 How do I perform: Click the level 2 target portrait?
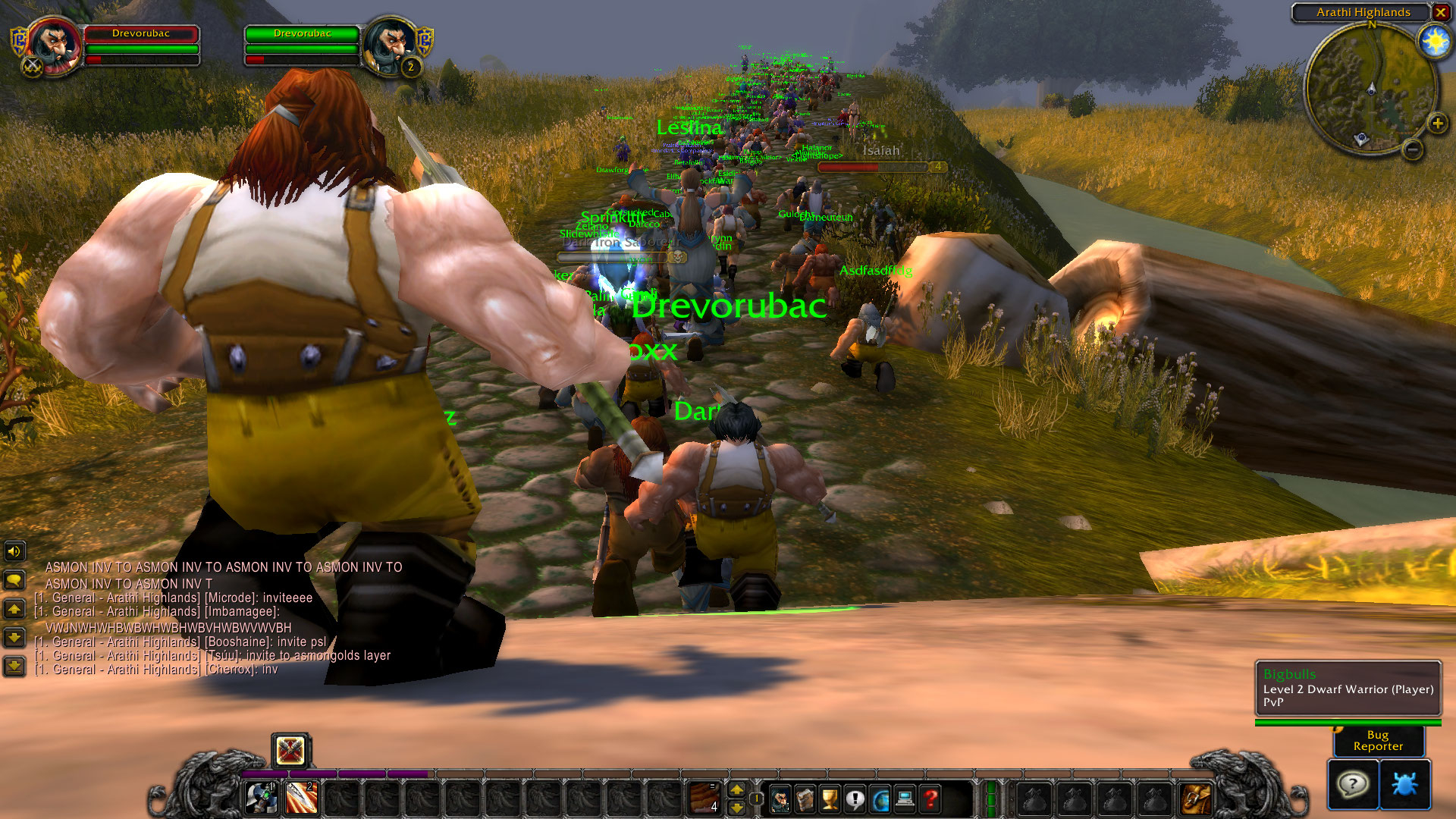pyautogui.click(x=390, y=45)
